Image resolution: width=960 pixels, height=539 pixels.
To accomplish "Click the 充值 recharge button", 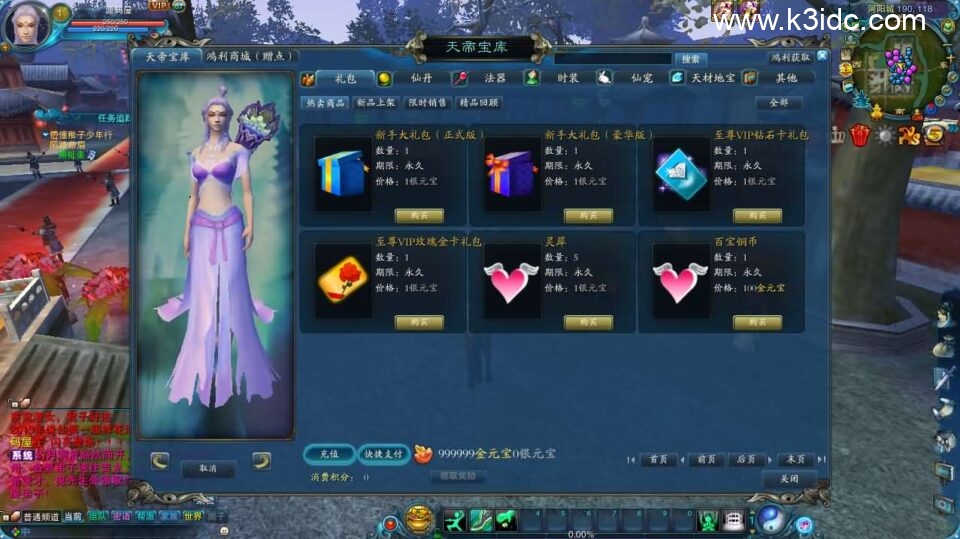I will pyautogui.click(x=328, y=453).
